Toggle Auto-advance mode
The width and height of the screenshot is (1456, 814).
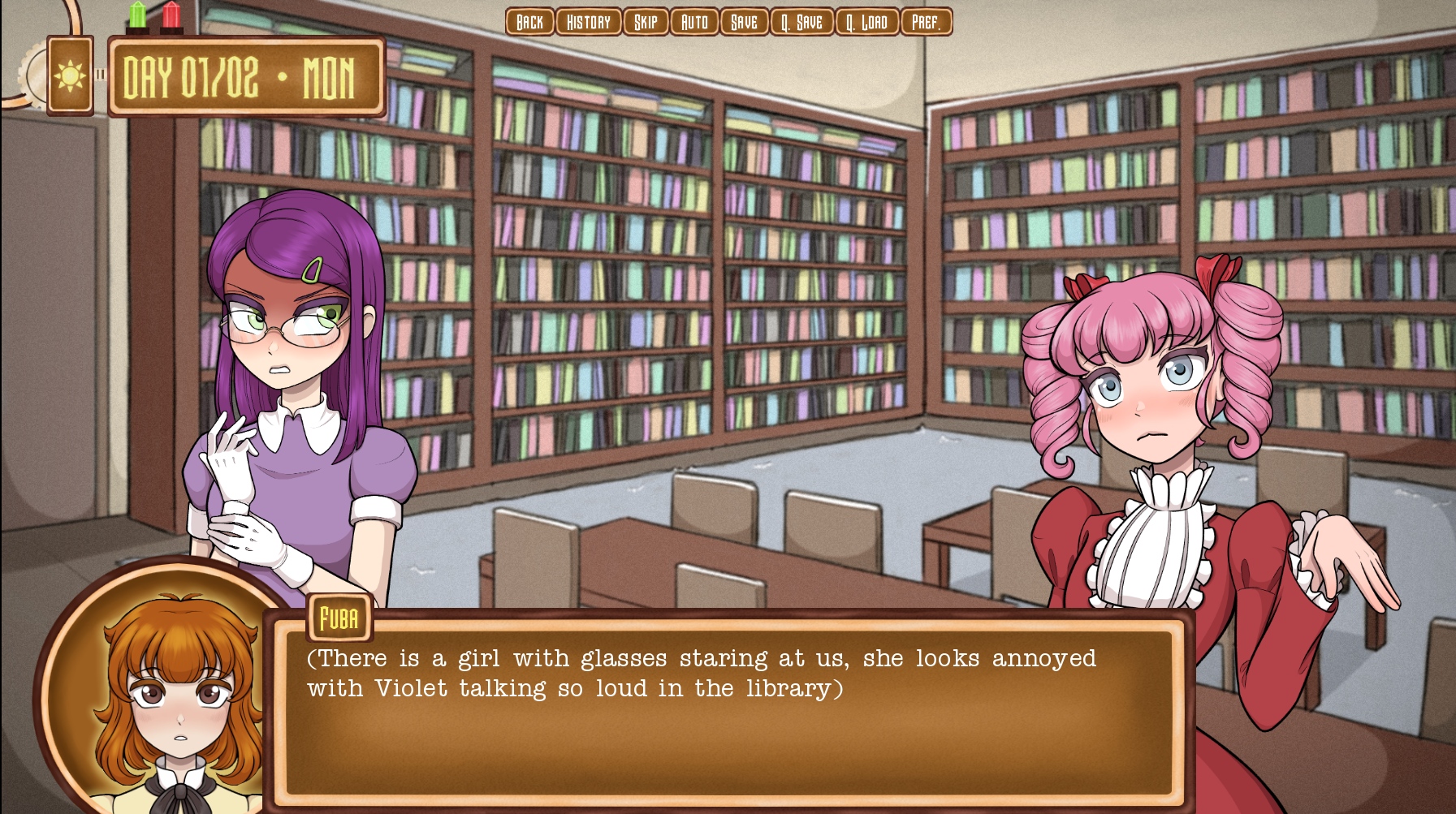click(x=694, y=22)
